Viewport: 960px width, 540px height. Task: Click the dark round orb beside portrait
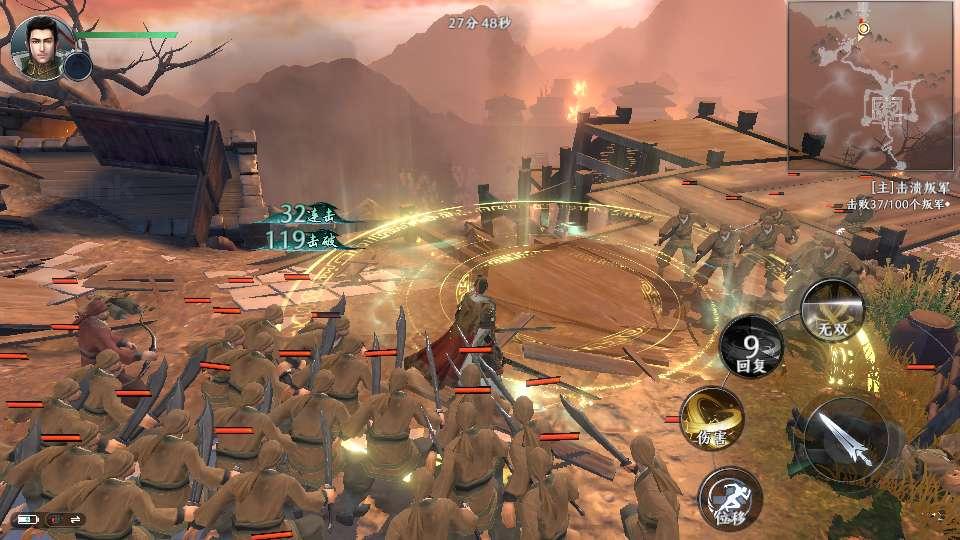pos(78,65)
